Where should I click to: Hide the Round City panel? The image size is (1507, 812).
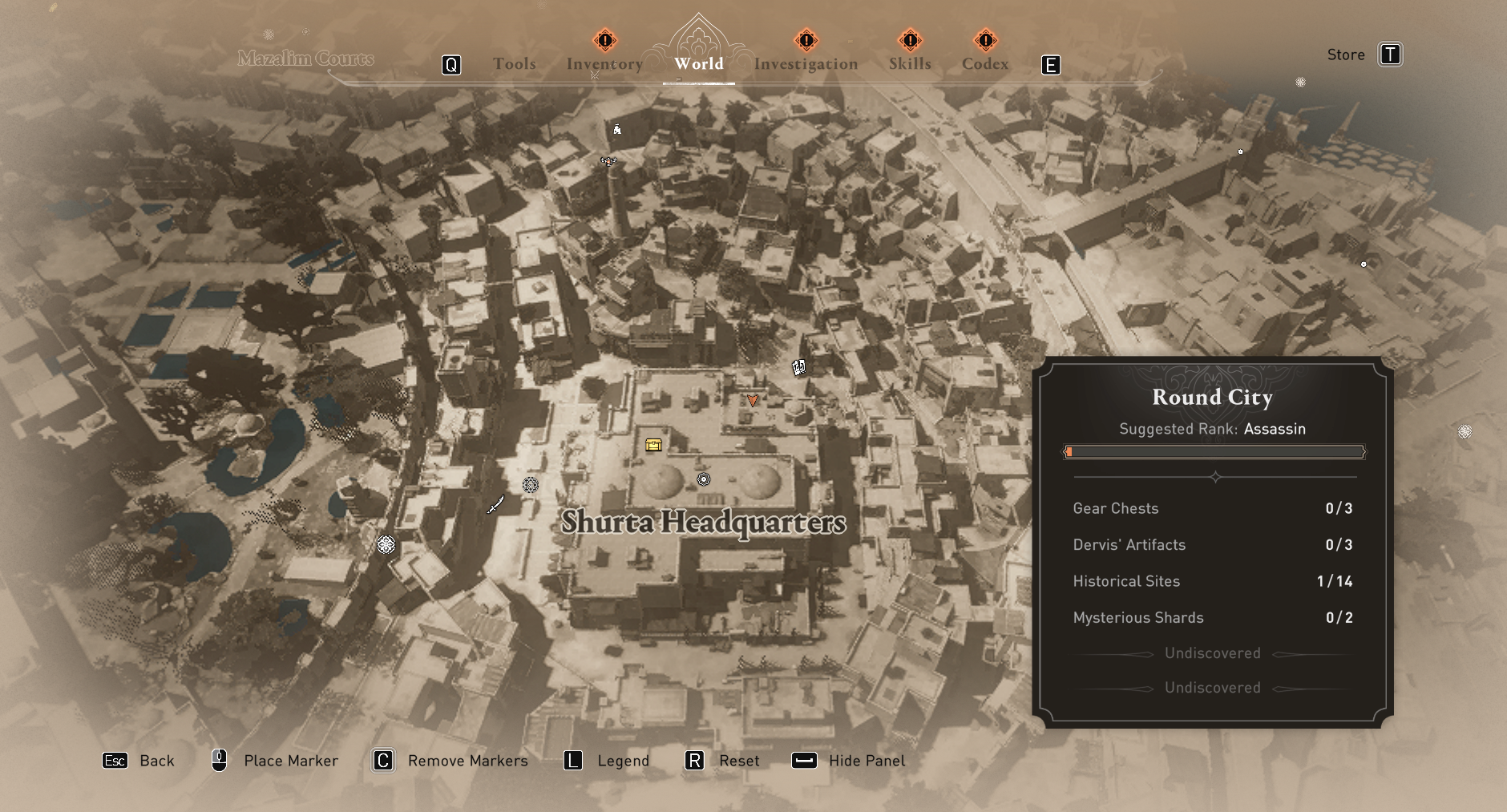867,761
